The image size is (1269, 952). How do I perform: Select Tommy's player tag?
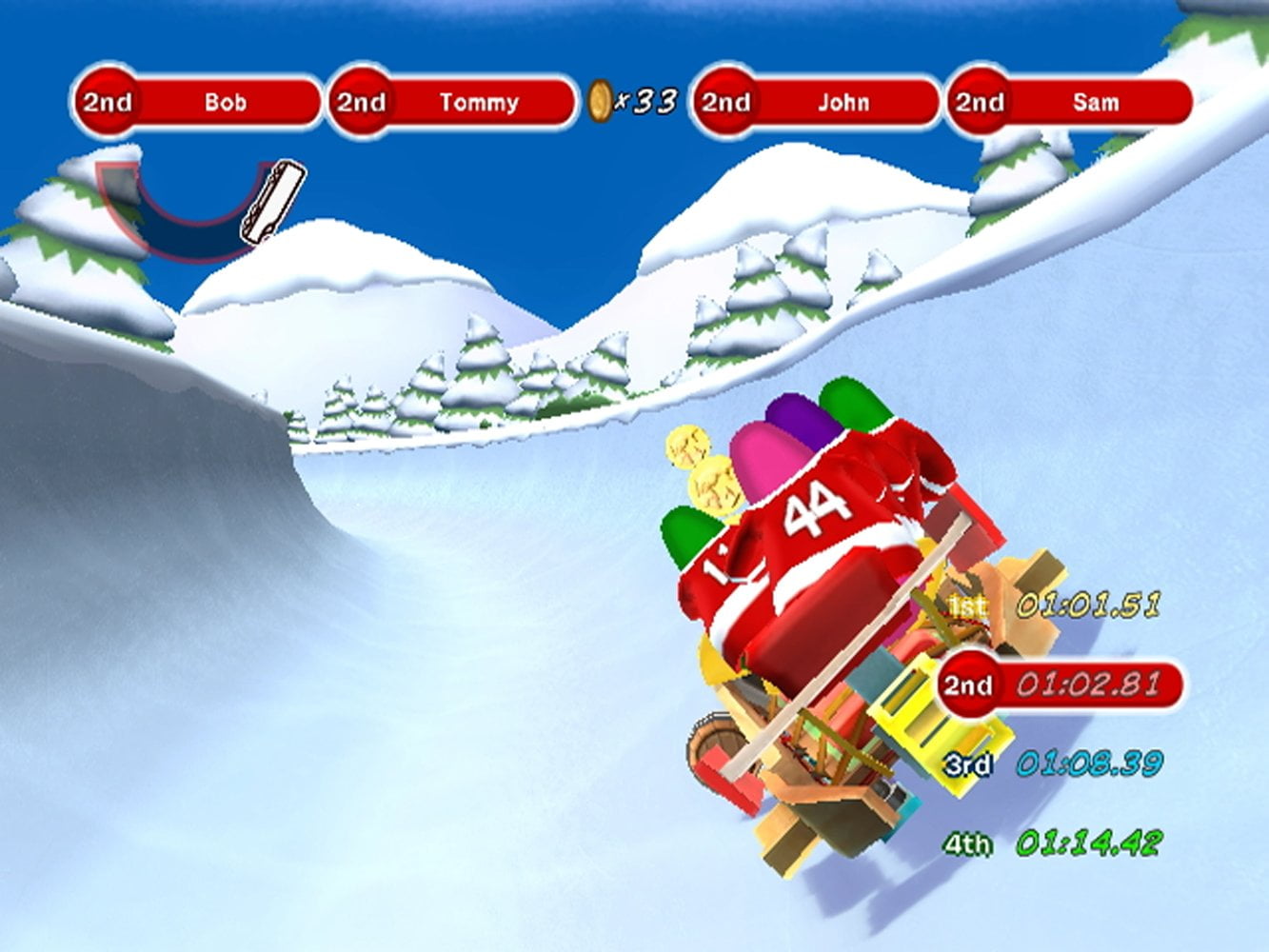click(453, 103)
